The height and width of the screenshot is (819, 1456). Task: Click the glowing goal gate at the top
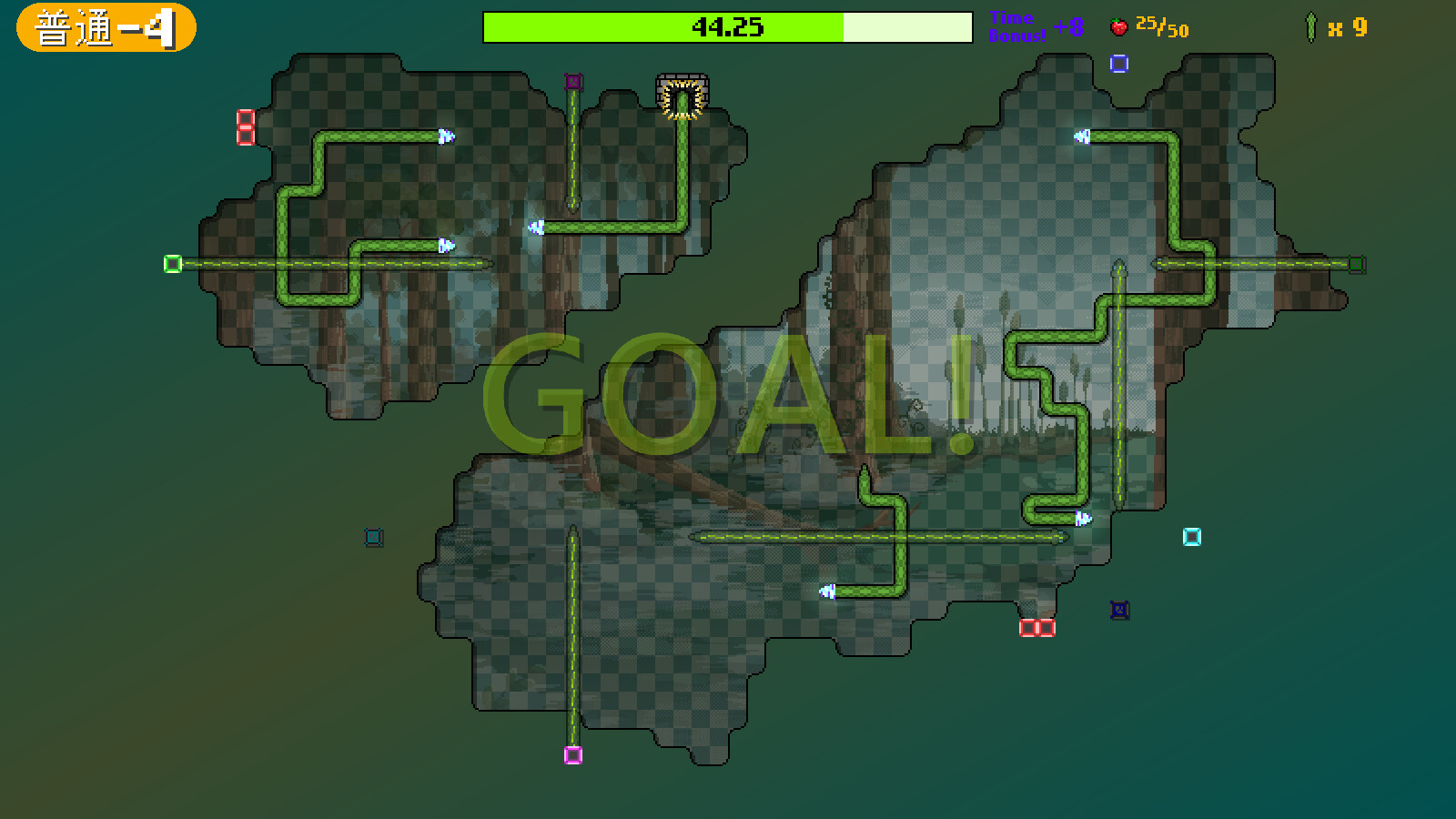pyautogui.click(x=681, y=91)
